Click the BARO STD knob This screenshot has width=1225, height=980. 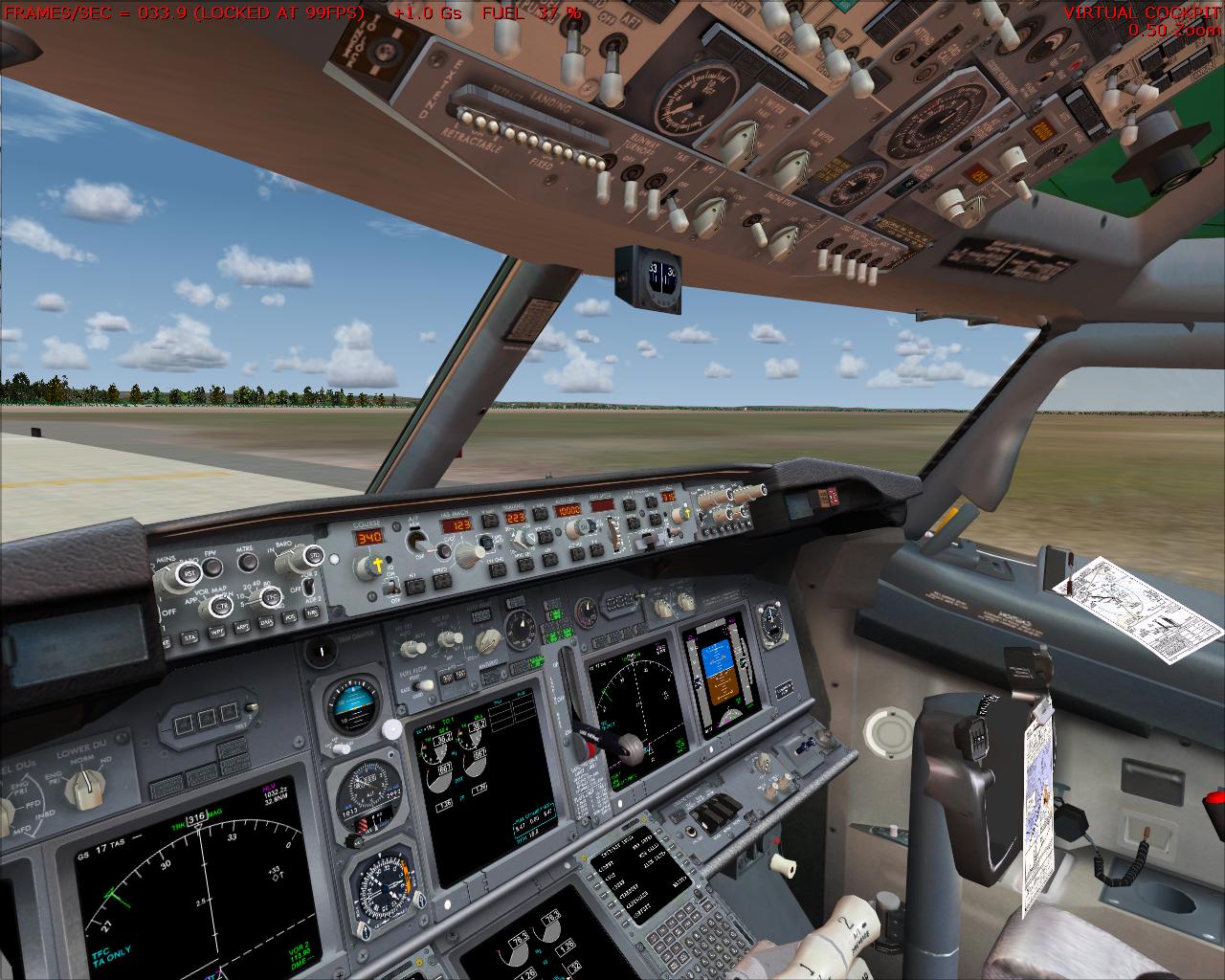312,555
